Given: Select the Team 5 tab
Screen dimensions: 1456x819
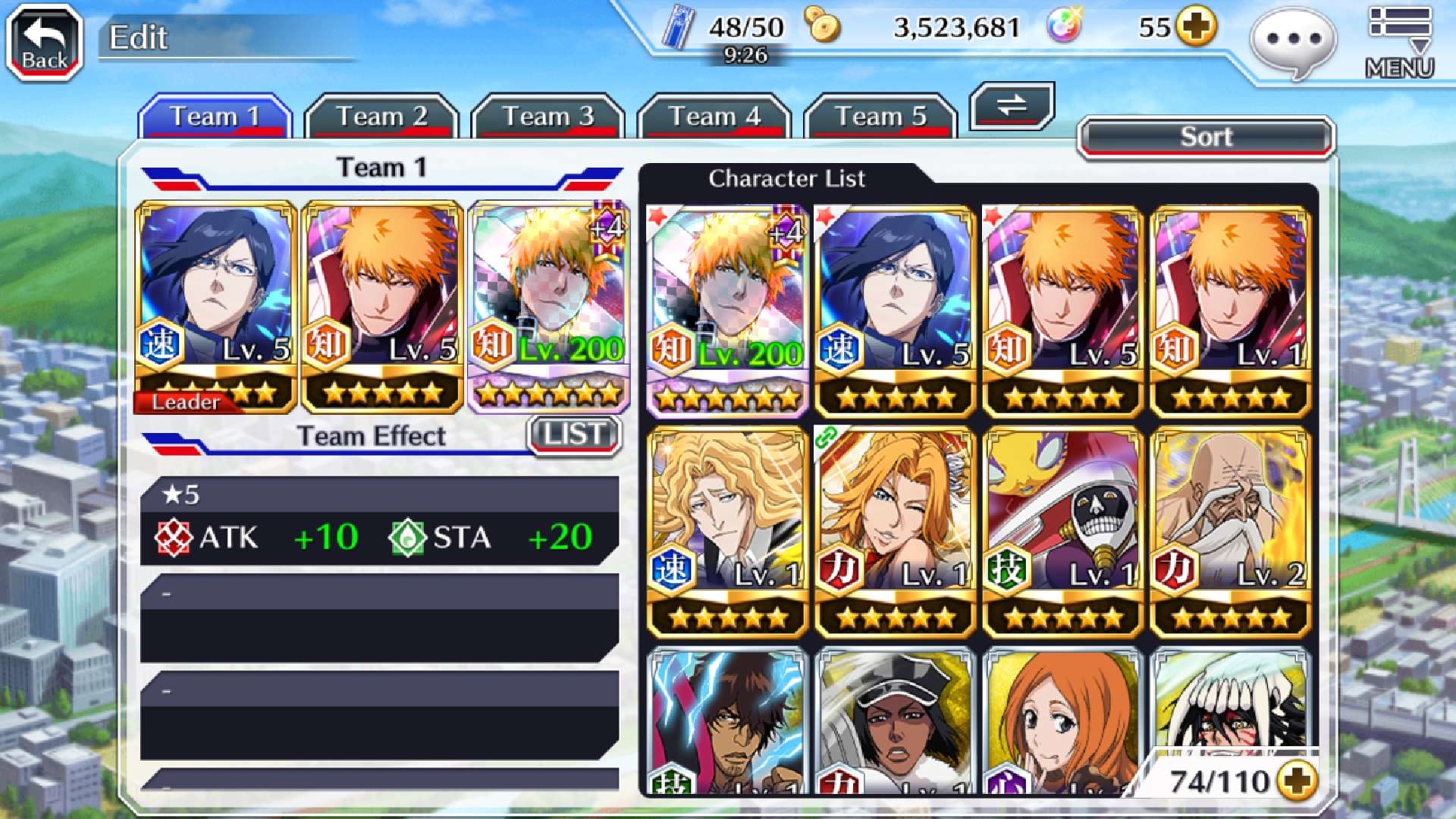Looking at the screenshot, I should 880,117.
